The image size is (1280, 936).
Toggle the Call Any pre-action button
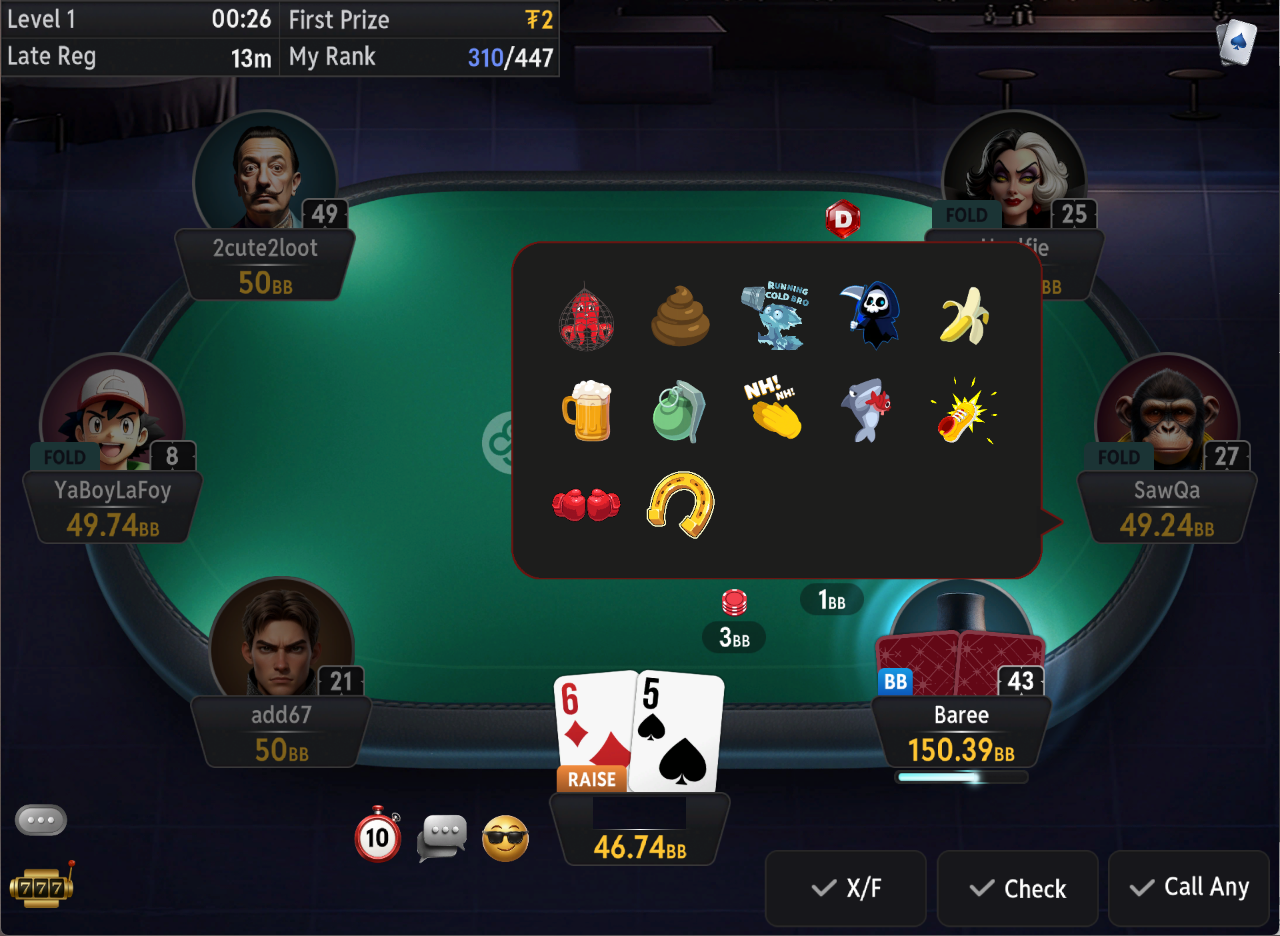click(1189, 888)
